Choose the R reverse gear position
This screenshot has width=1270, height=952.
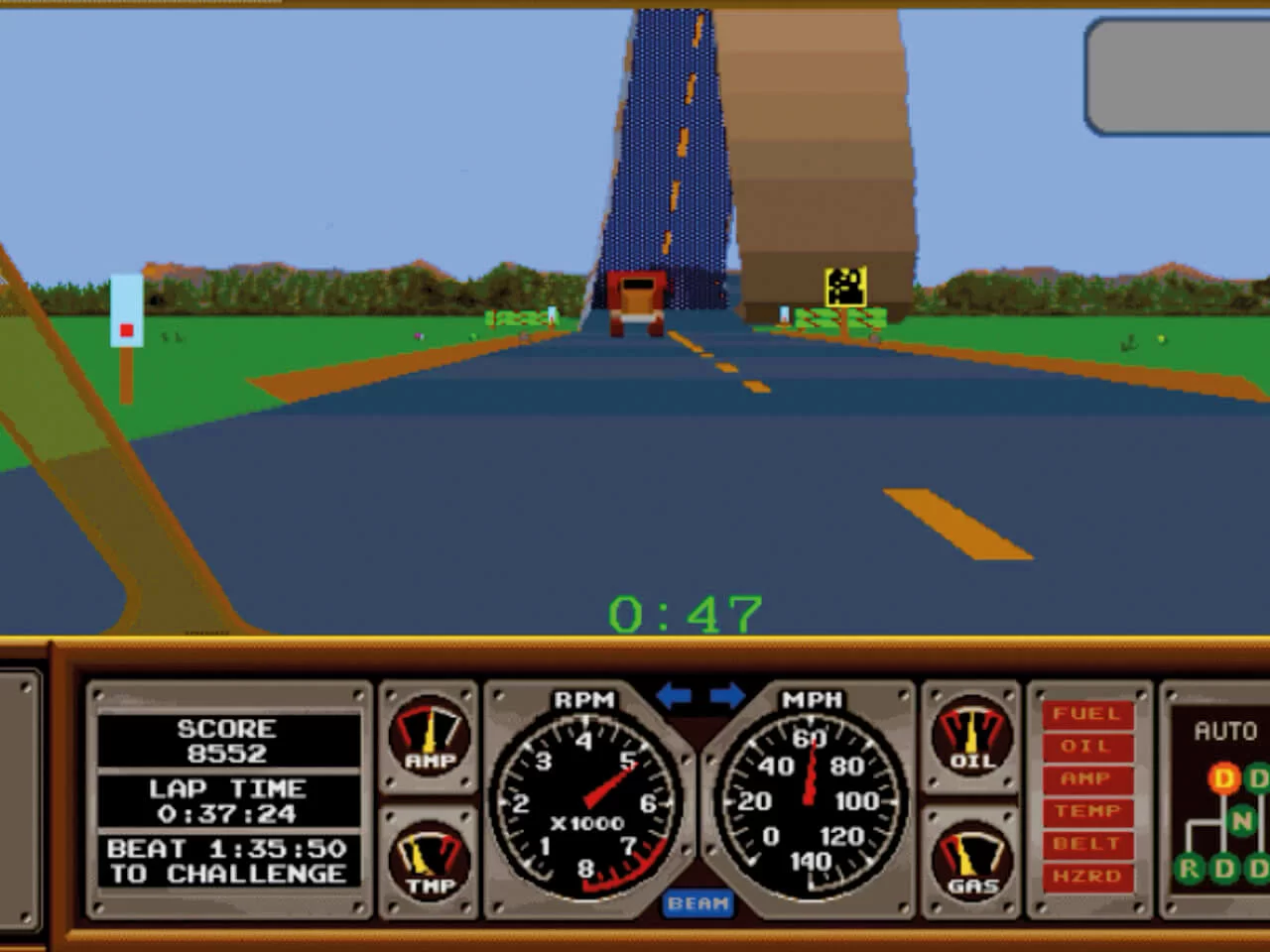point(1189,869)
